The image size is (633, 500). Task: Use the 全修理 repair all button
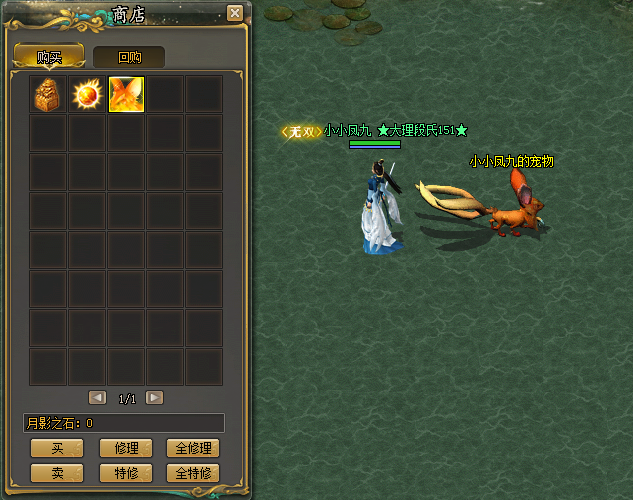[x=193, y=448]
